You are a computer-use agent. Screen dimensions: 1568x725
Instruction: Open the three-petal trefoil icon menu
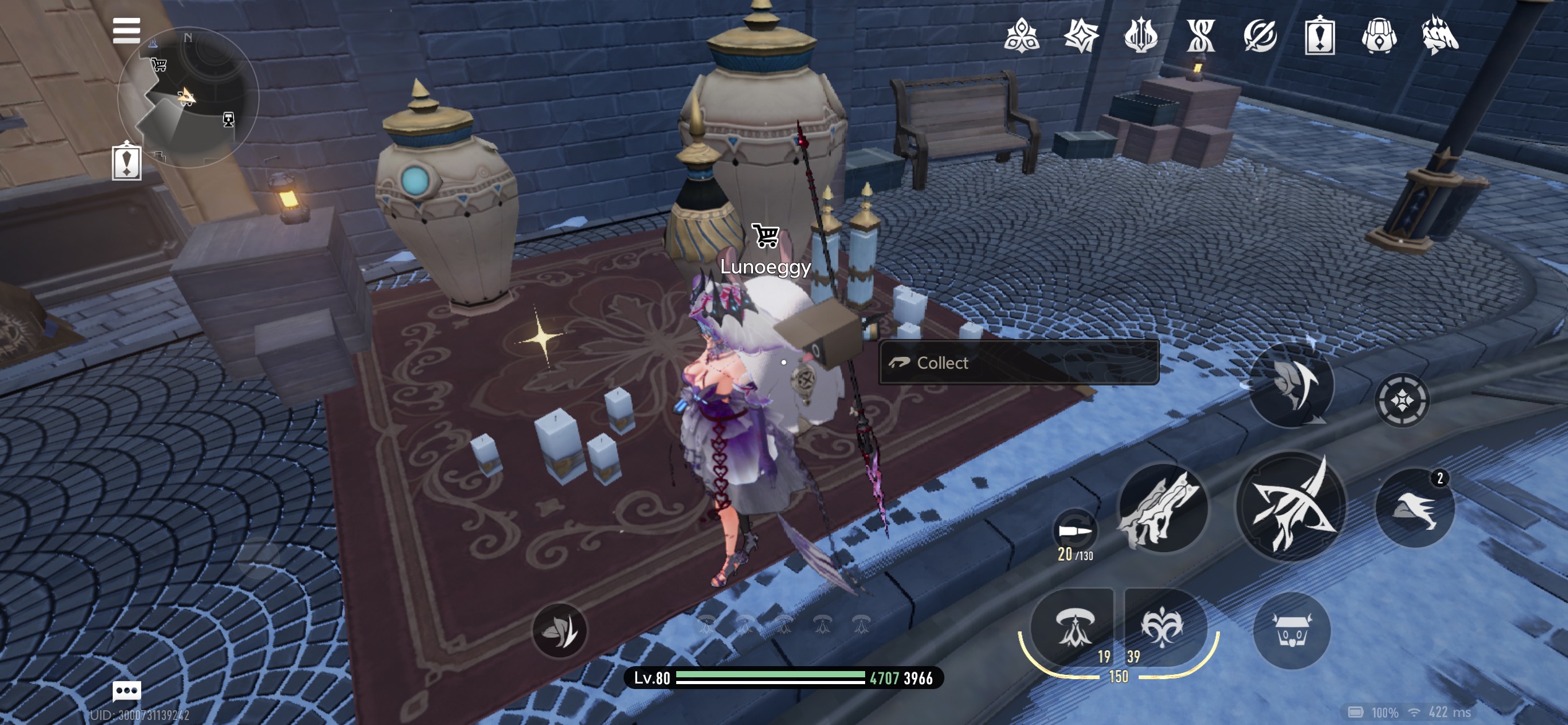click(x=1021, y=36)
